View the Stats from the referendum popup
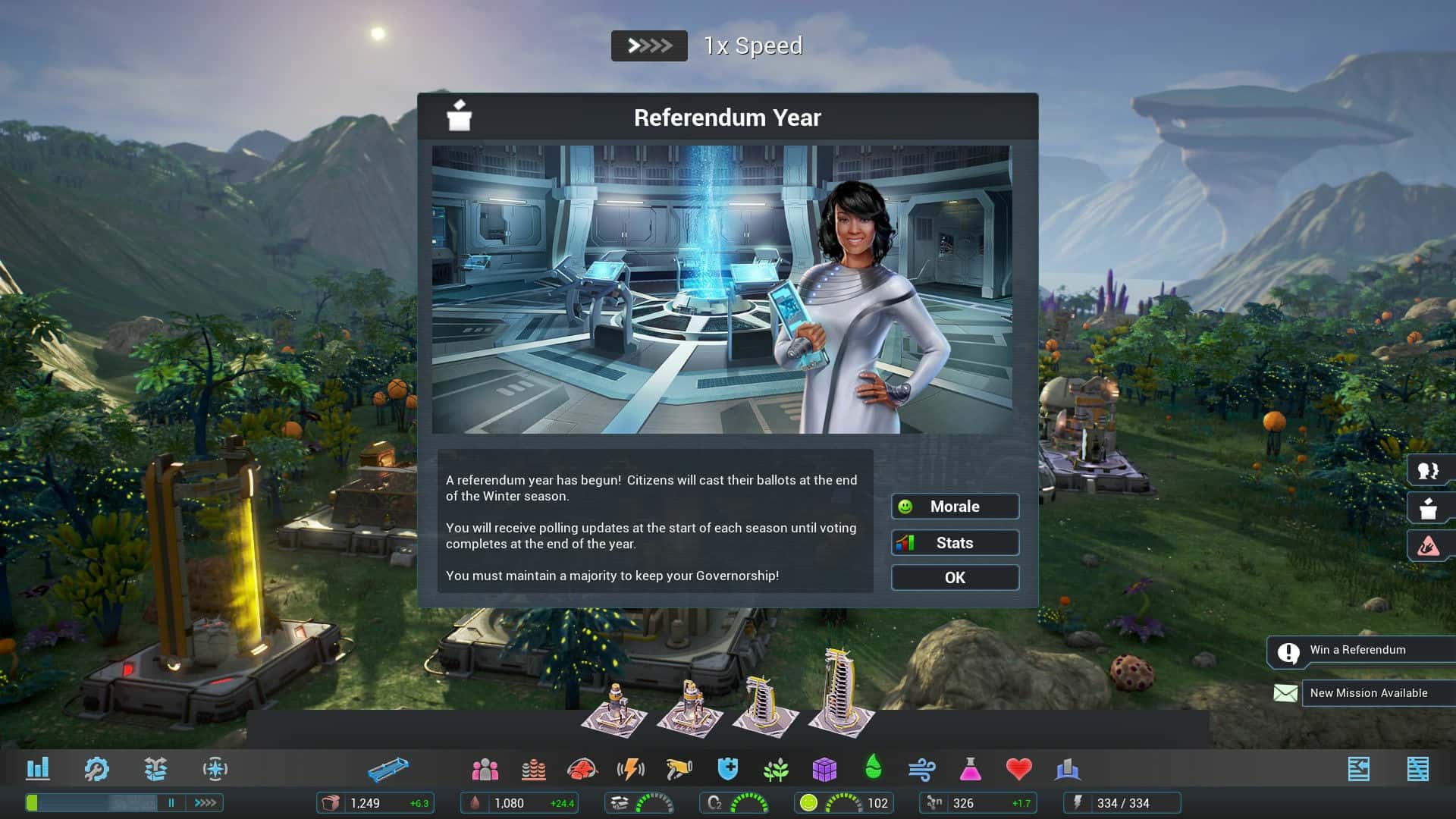This screenshot has height=819, width=1456. point(955,542)
